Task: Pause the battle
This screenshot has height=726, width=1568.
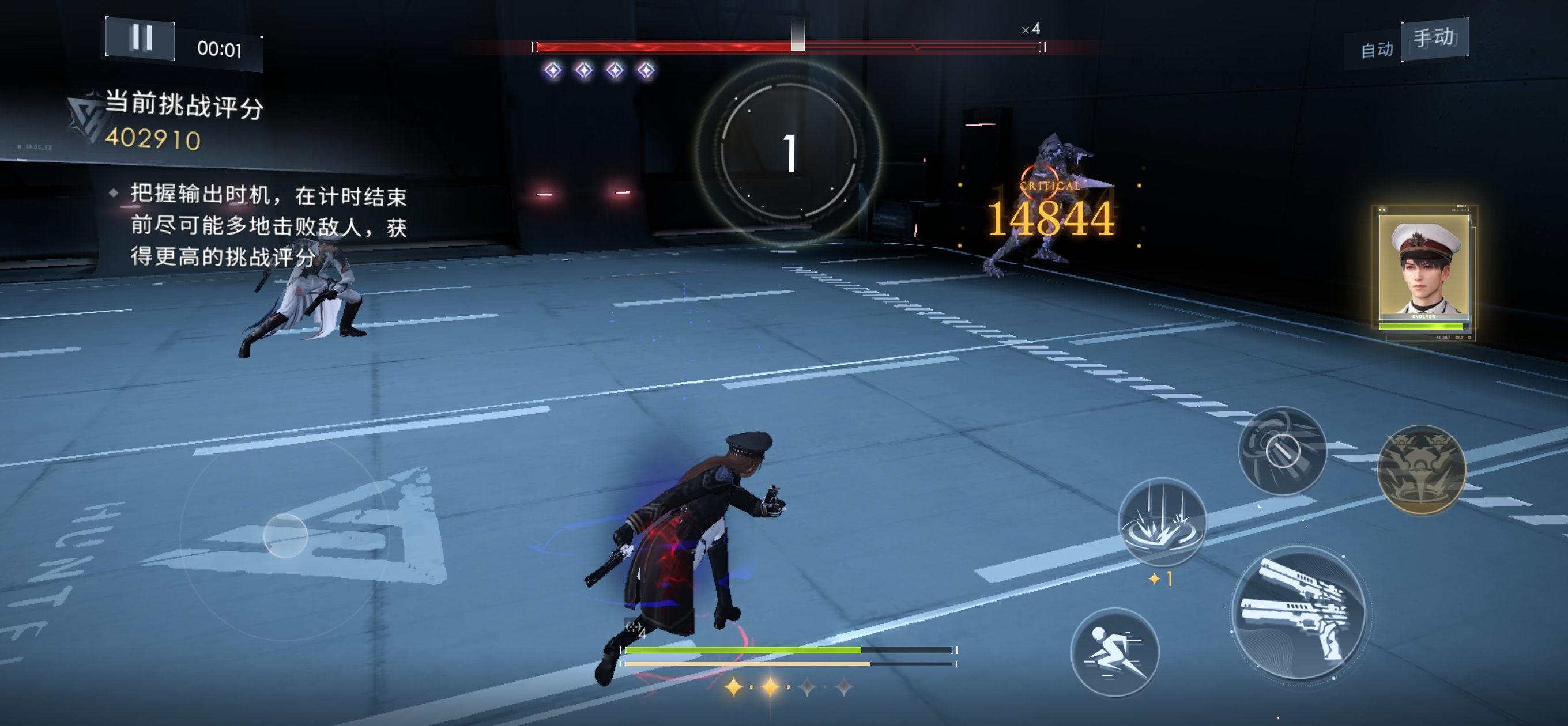Action: tap(141, 39)
